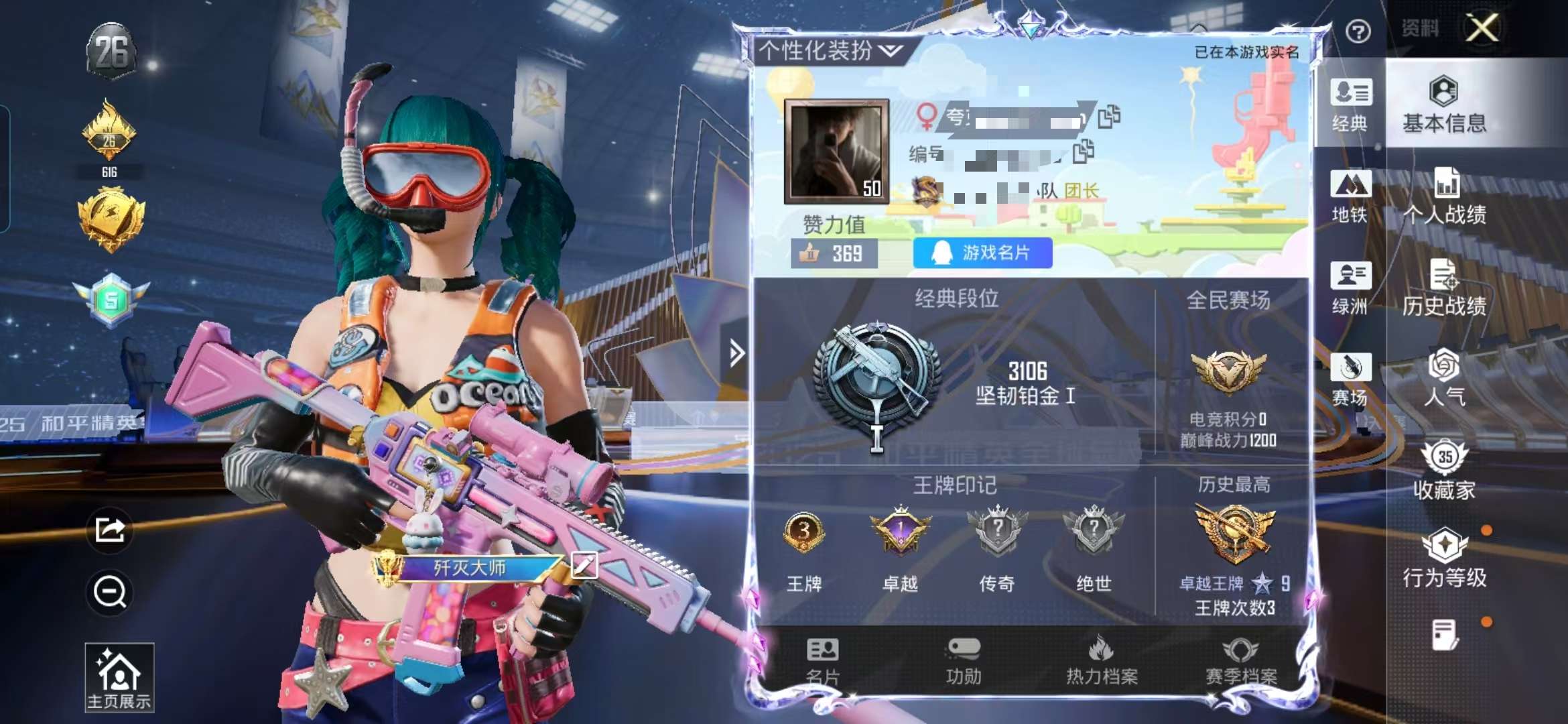Select the 基本信息 menu entry

1444,105
